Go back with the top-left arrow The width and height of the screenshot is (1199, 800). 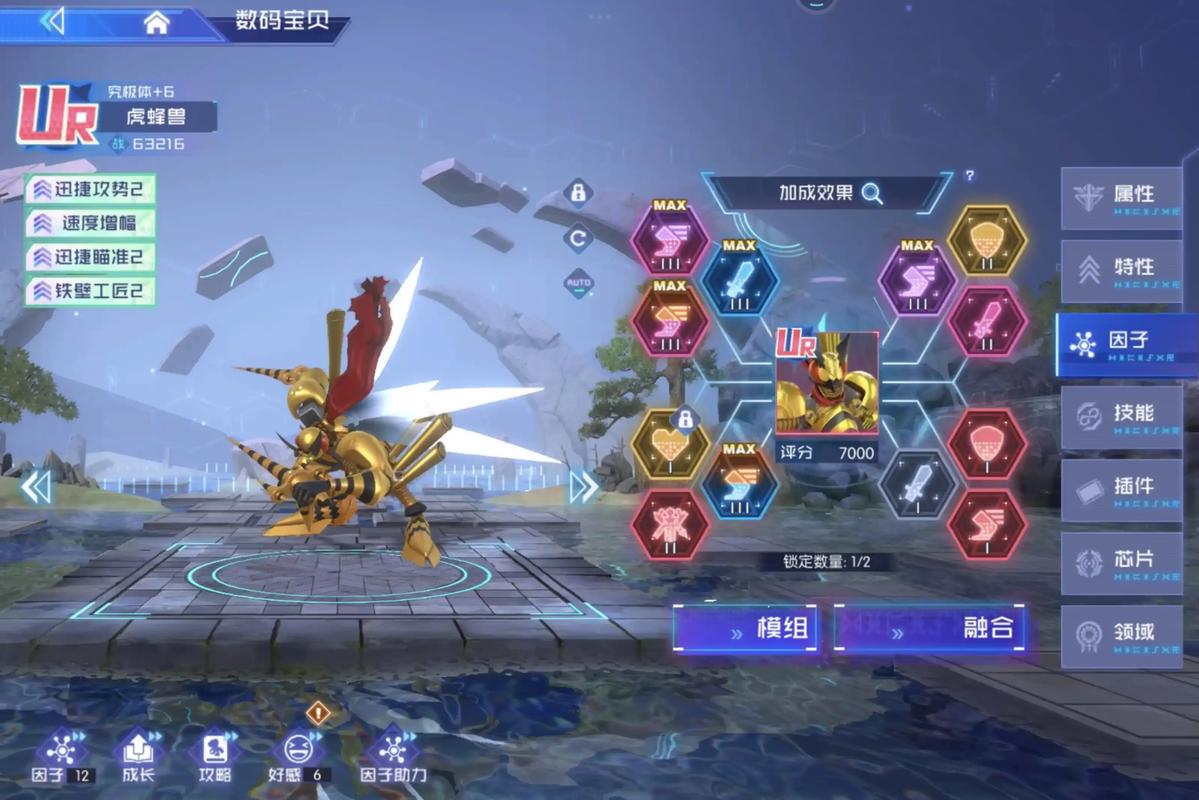point(52,21)
